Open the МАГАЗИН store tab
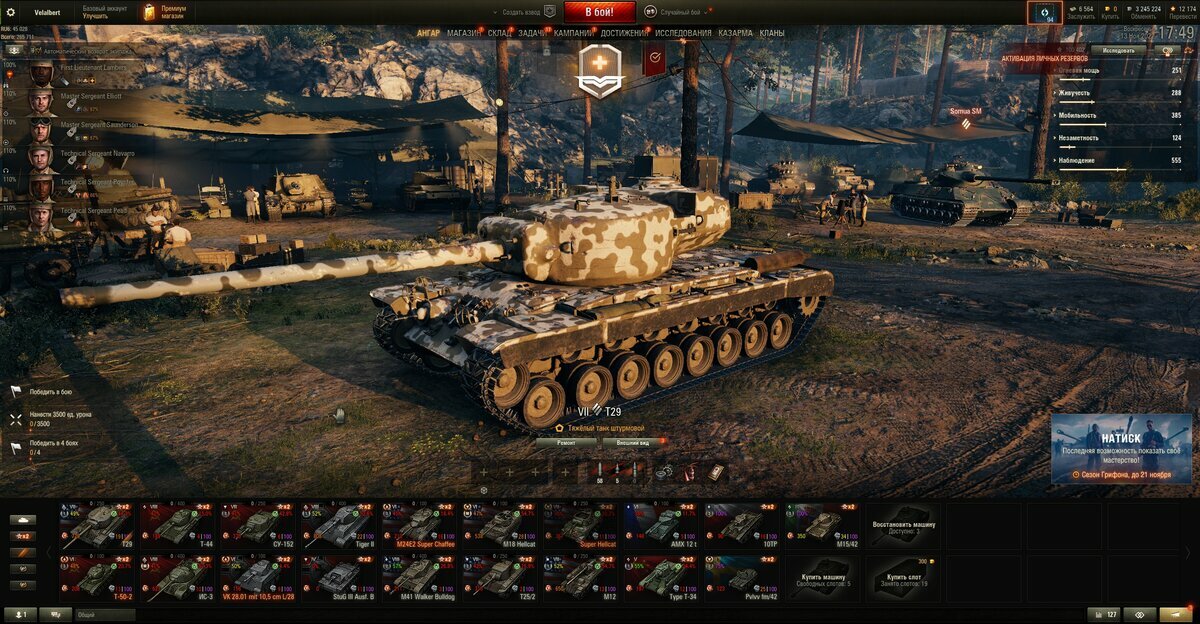The height and width of the screenshot is (624, 1200). pyautogui.click(x=464, y=33)
